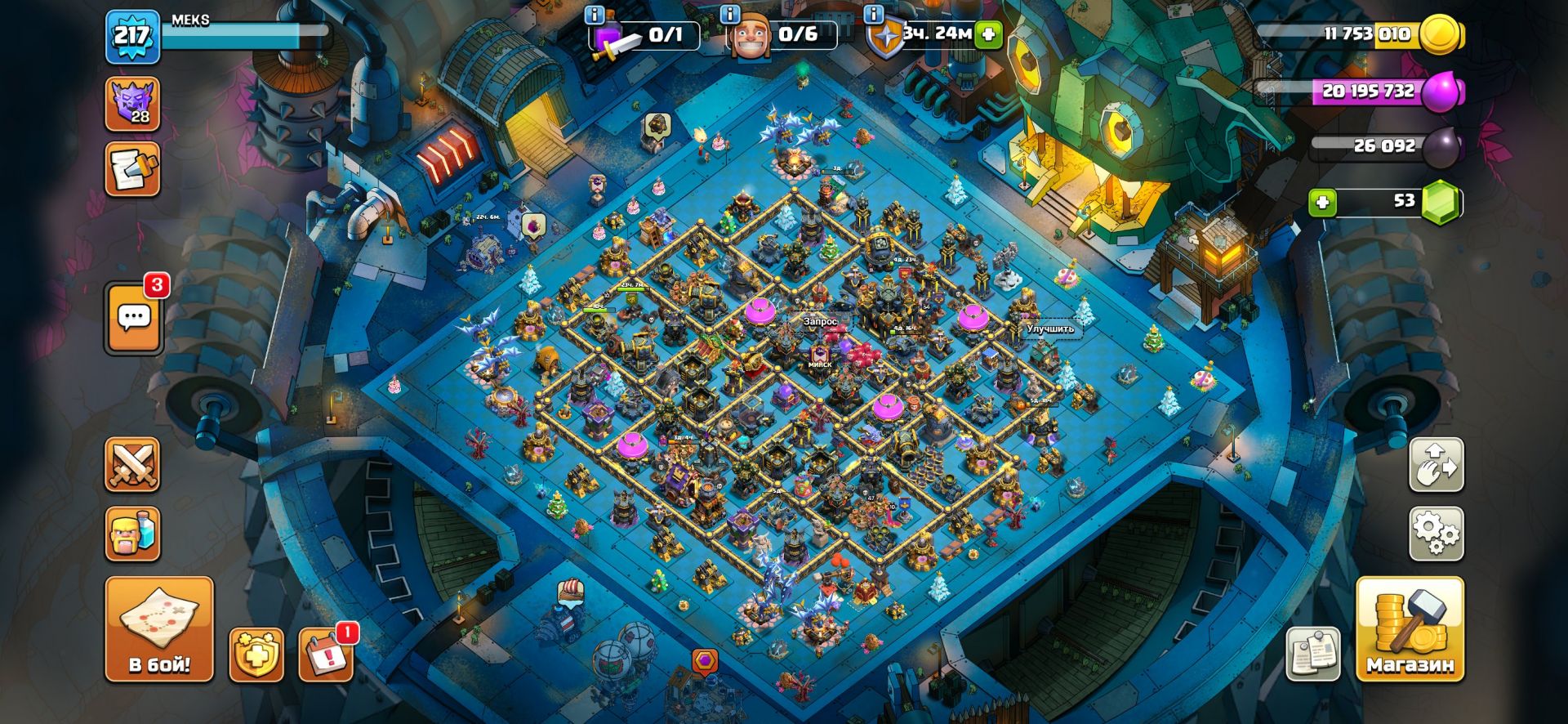Open the Магазин shop

[x=1410, y=629]
